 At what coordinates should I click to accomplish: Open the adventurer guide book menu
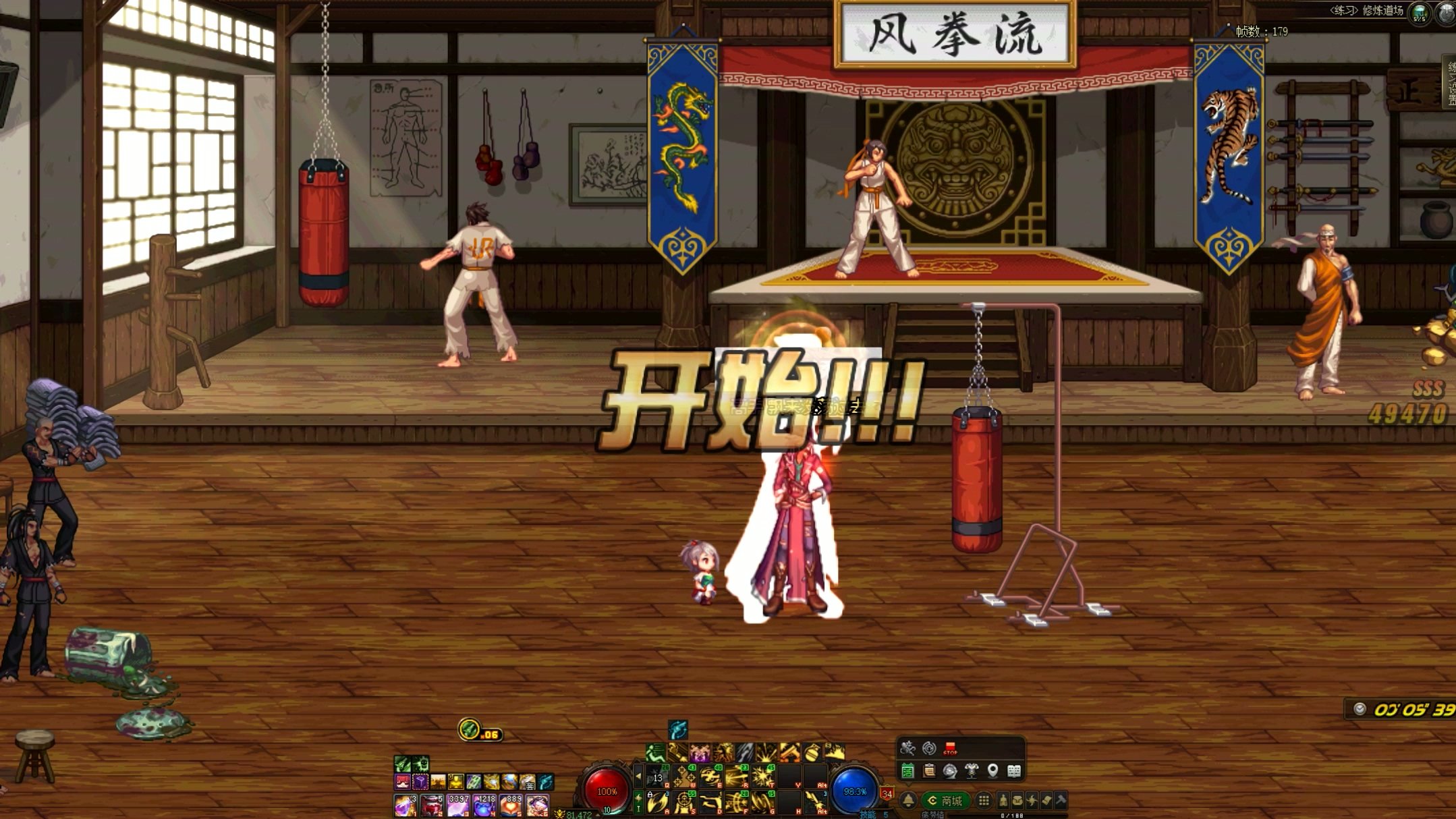1014,771
